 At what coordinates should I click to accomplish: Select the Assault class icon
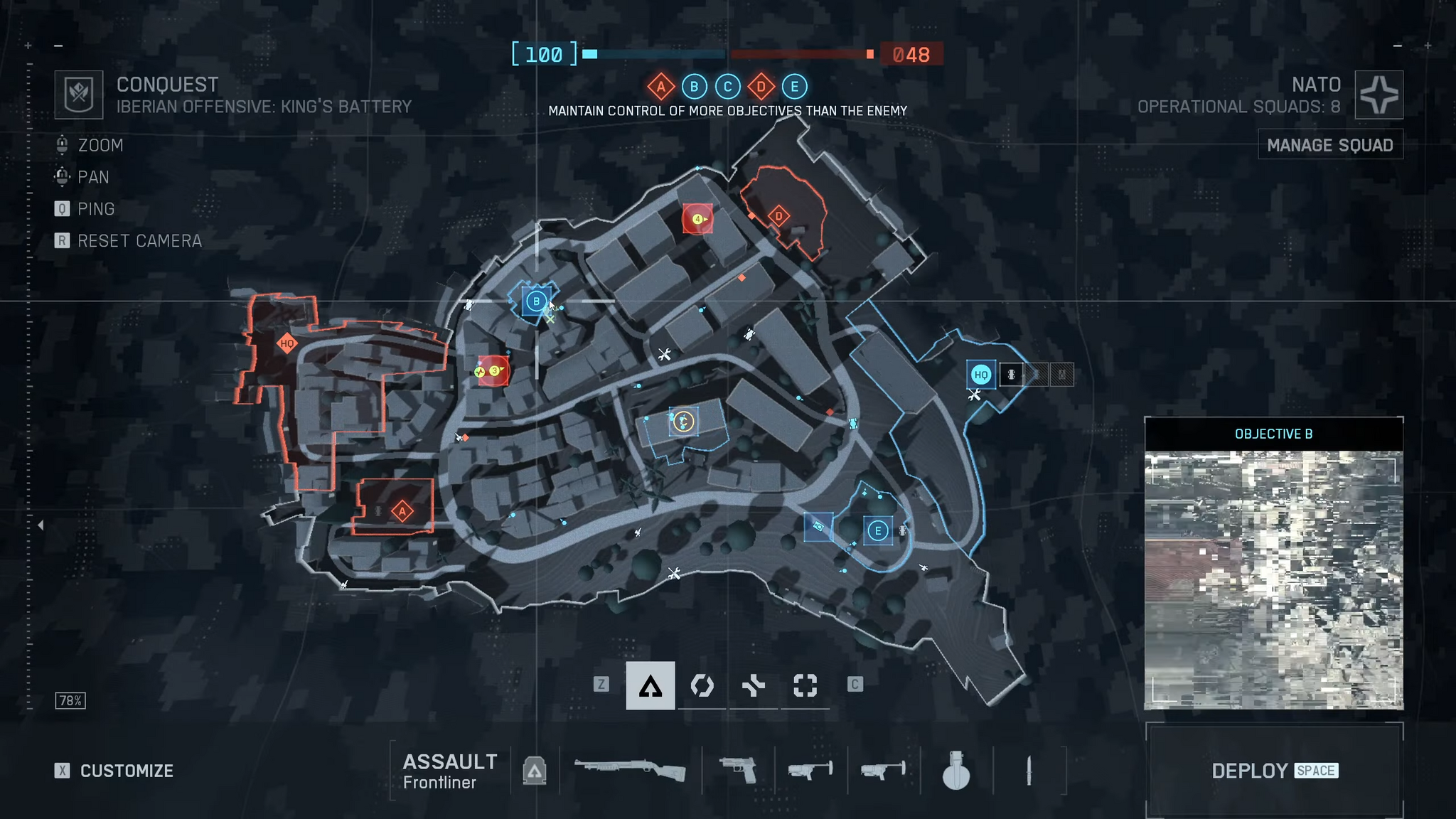650,685
